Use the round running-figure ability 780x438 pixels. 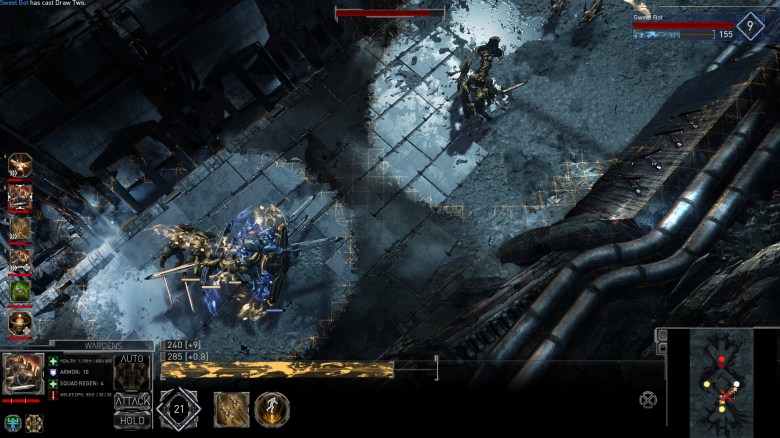point(272,409)
